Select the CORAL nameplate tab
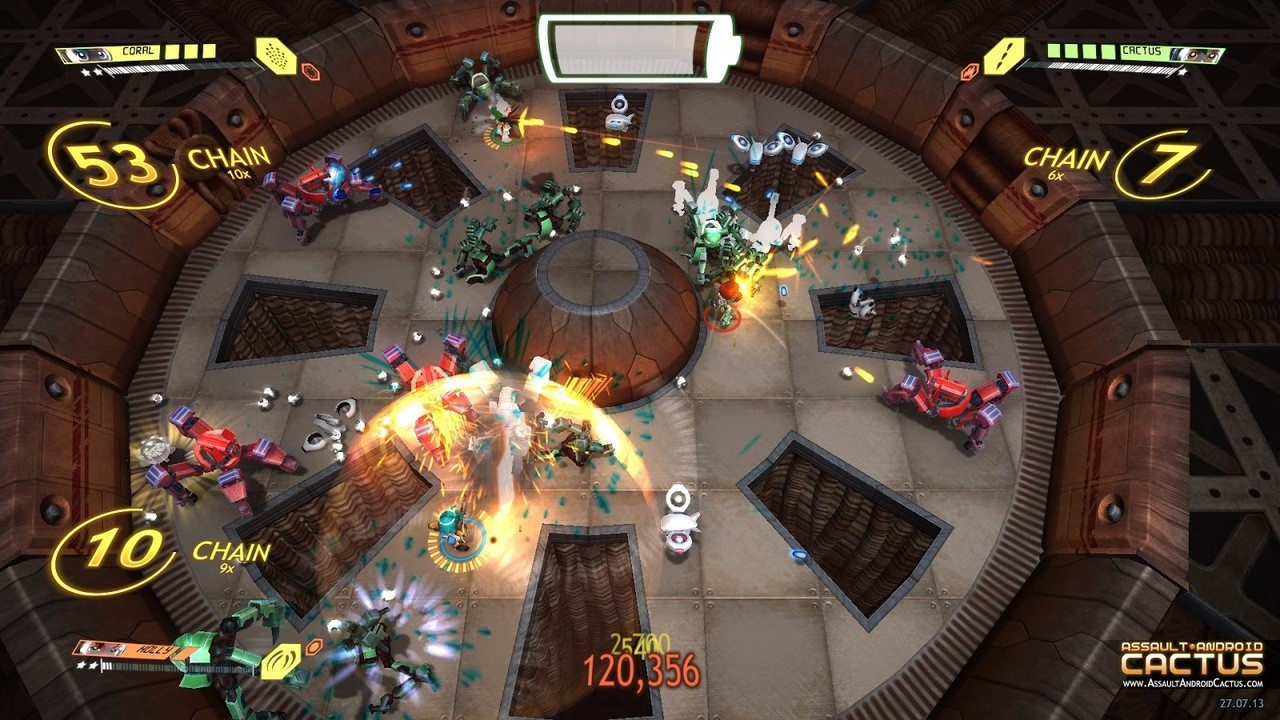 tap(138, 50)
